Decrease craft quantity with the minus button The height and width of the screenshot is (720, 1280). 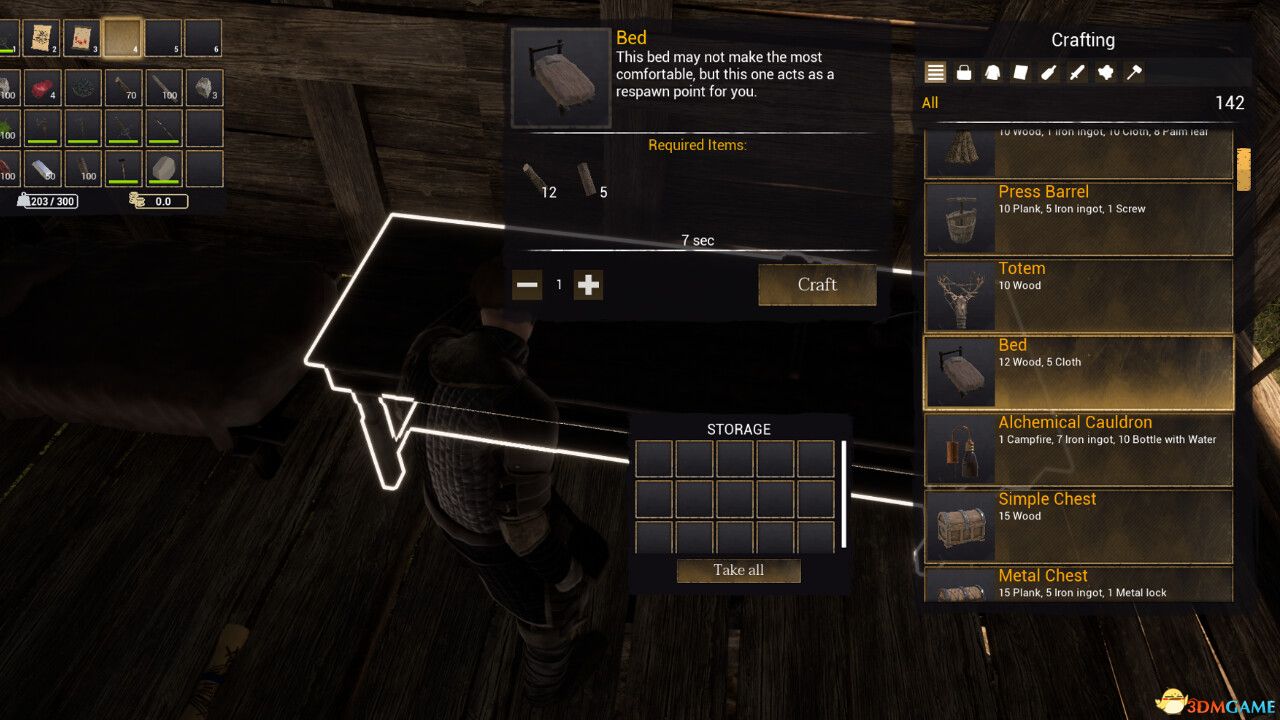point(527,285)
